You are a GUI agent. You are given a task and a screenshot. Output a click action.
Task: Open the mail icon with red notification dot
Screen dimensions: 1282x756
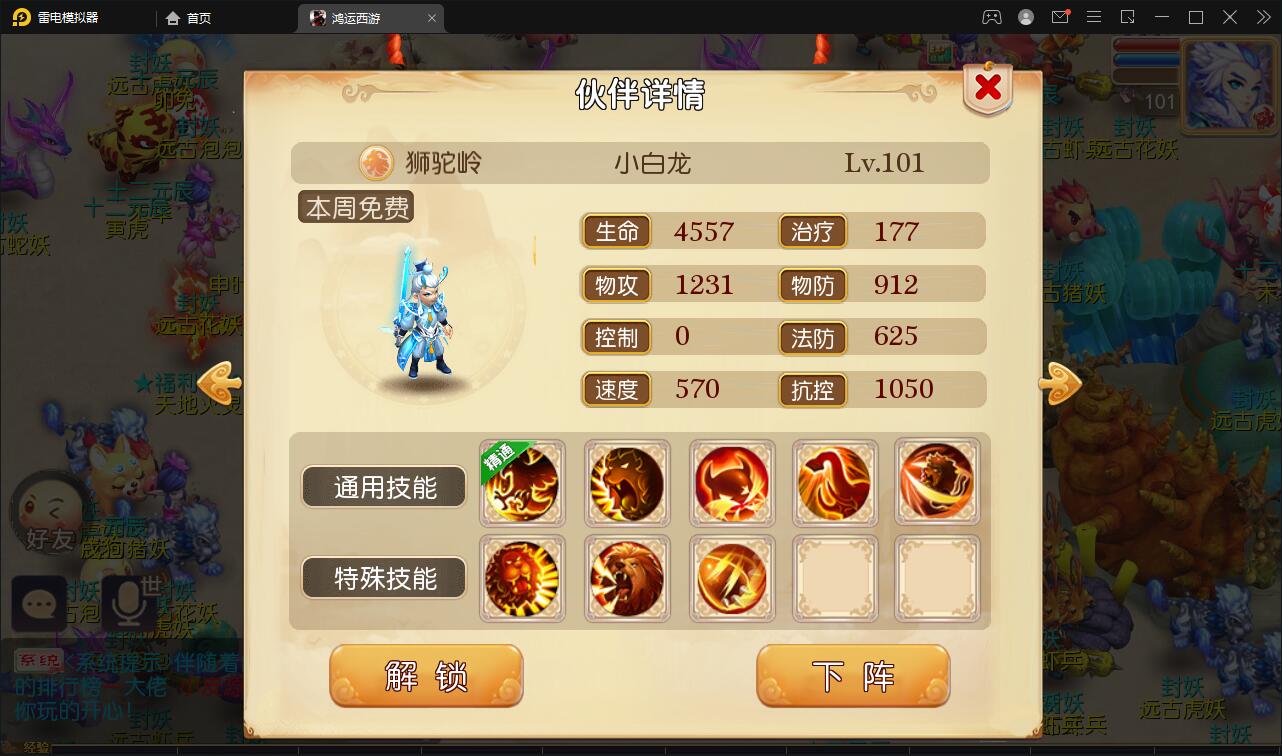(1062, 17)
